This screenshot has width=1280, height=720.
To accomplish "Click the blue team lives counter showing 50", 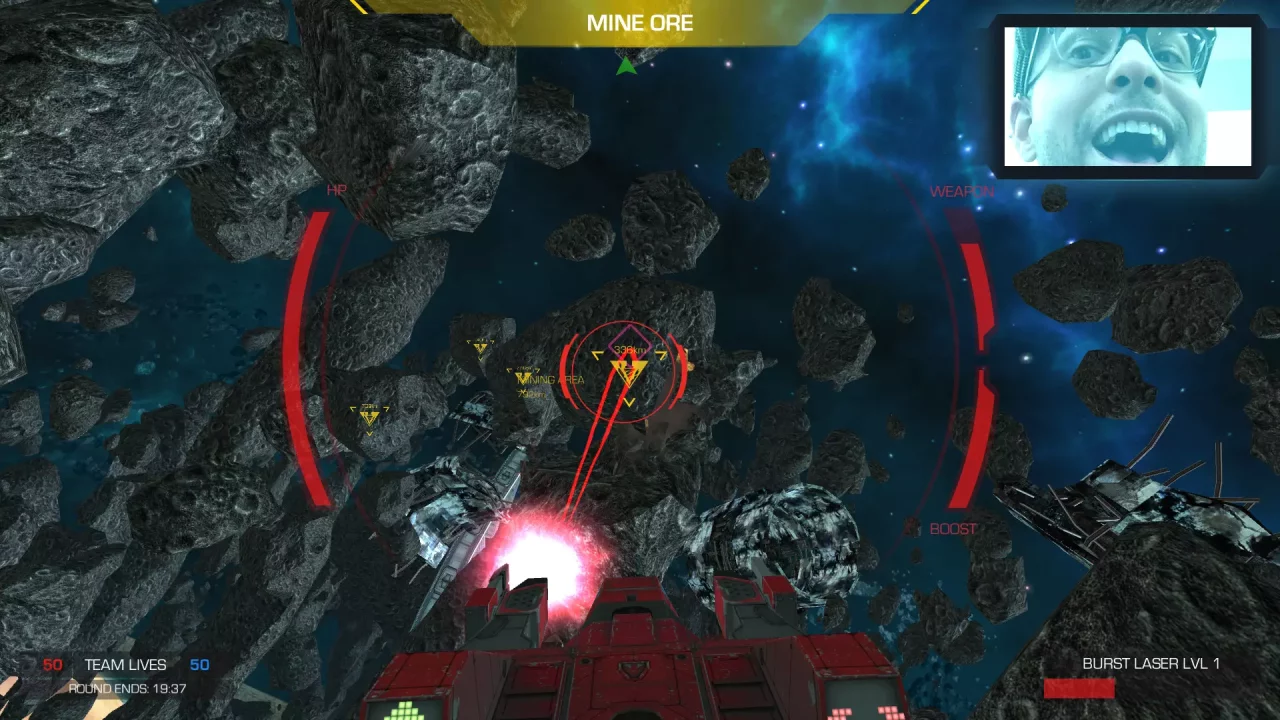I will (x=199, y=664).
